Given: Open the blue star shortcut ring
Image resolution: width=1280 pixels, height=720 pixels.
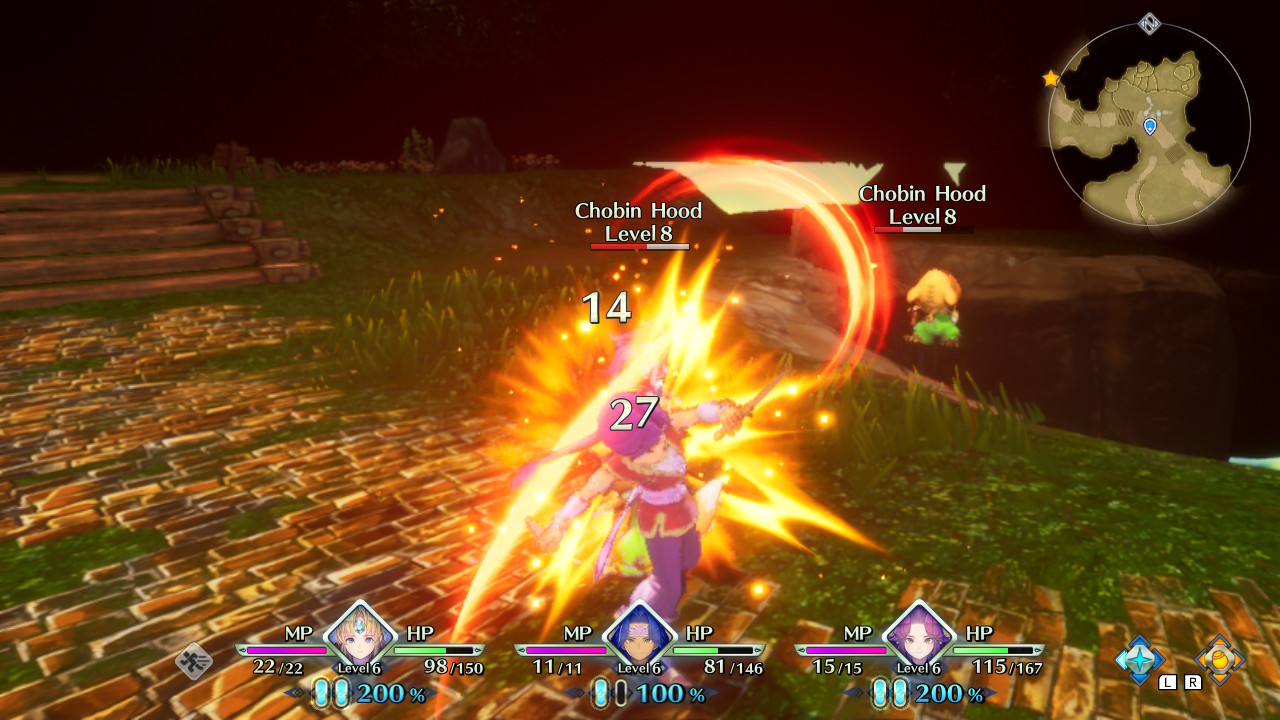Looking at the screenshot, I should 1140,659.
